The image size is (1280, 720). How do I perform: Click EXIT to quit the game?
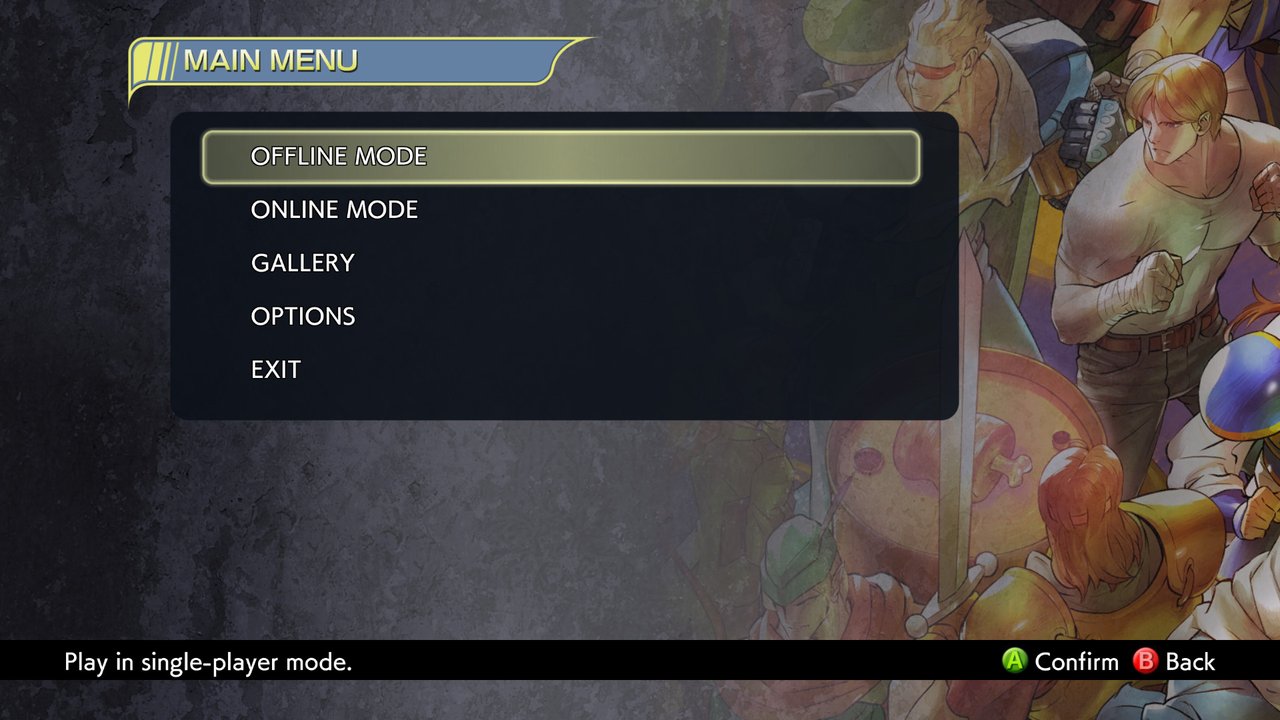coord(276,370)
